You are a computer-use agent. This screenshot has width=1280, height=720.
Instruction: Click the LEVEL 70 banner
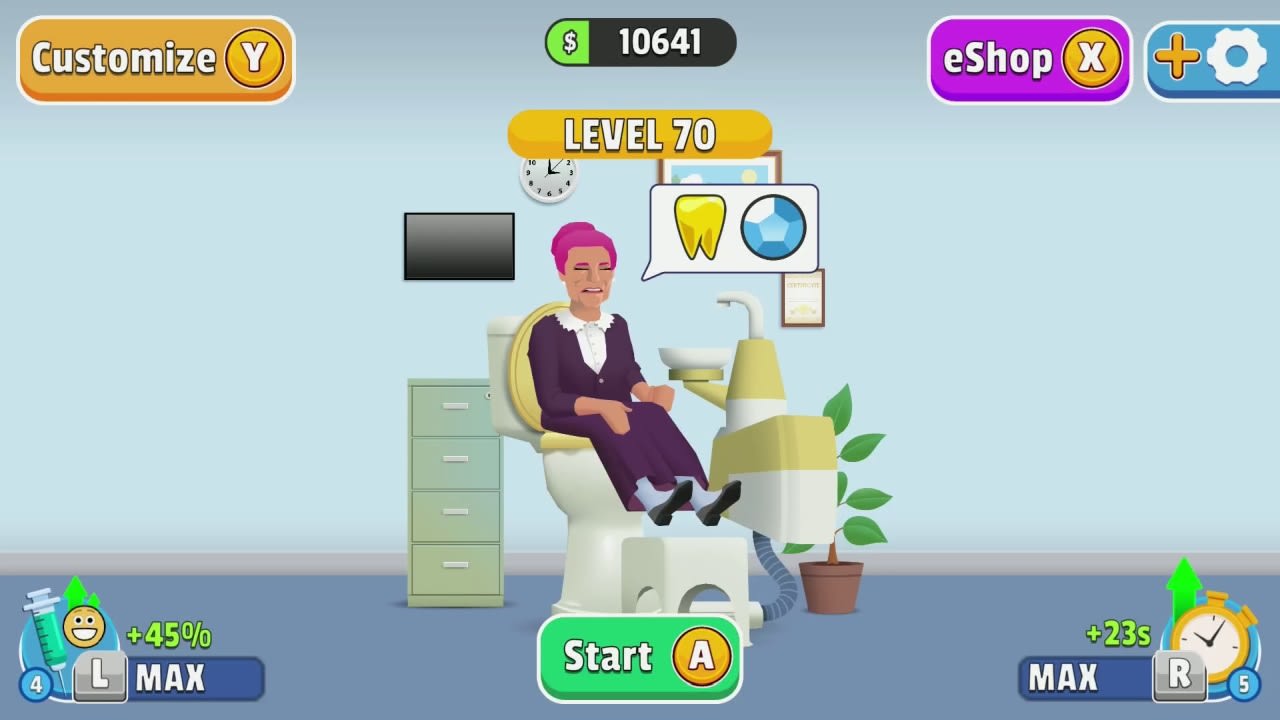[640, 135]
